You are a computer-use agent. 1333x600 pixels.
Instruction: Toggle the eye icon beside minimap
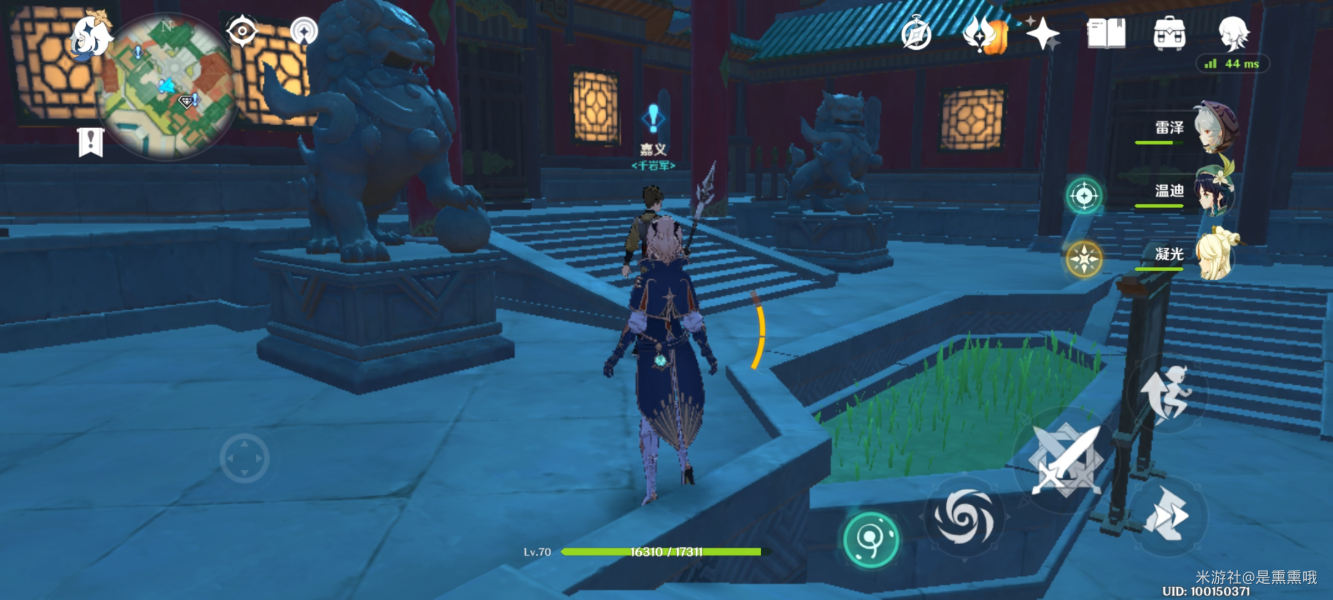click(242, 31)
